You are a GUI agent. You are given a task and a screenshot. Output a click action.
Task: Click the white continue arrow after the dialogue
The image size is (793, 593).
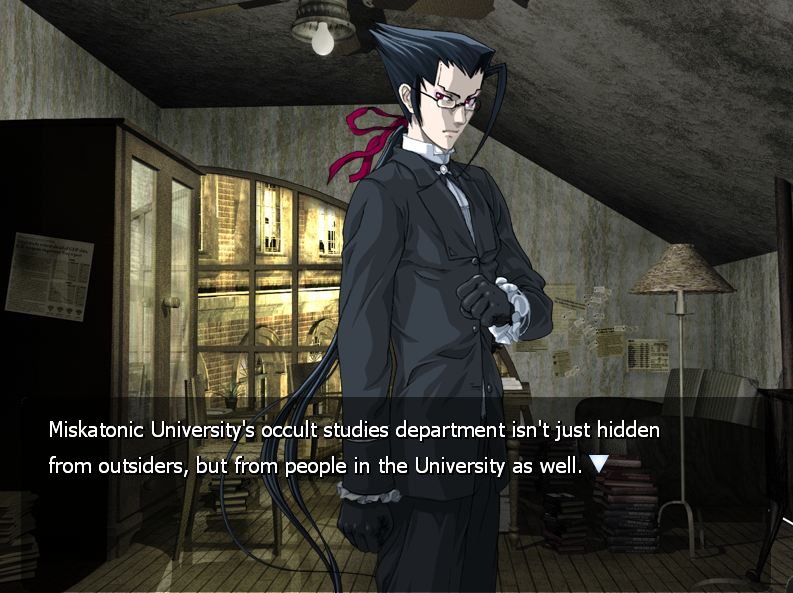tap(599, 464)
